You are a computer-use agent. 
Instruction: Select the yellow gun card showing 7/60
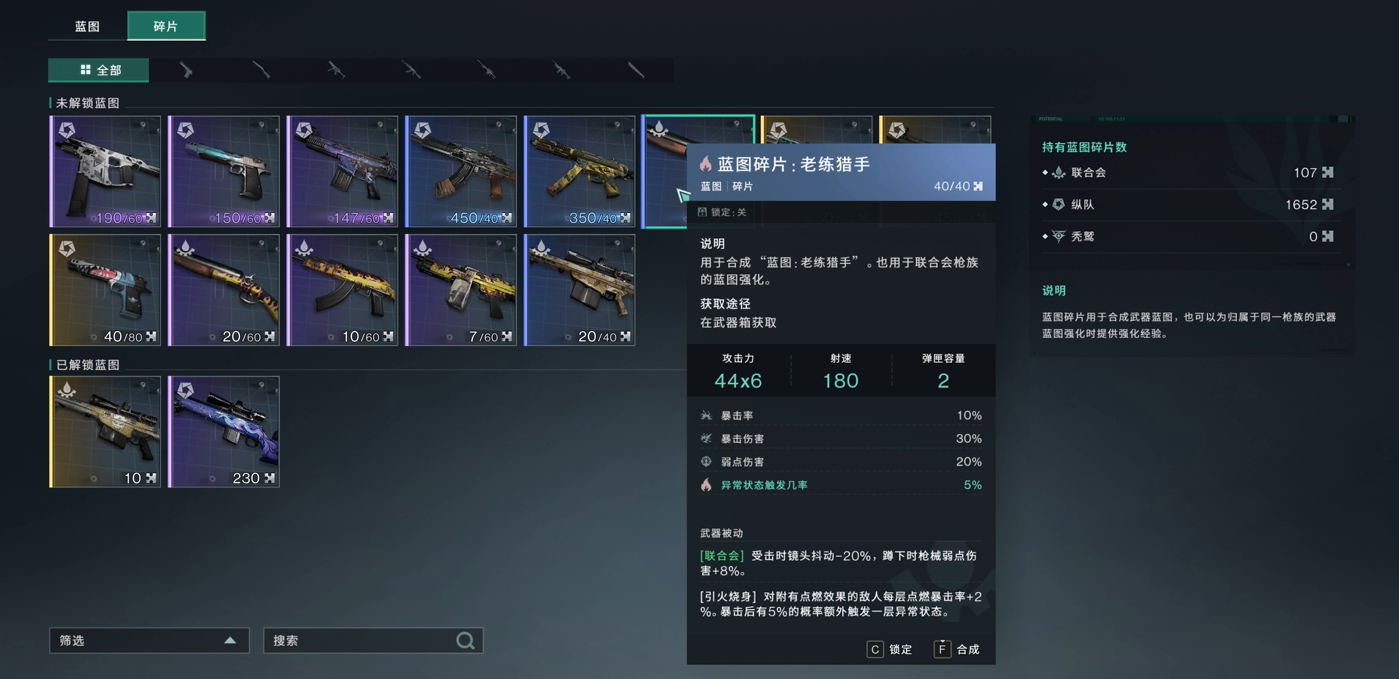(461, 290)
